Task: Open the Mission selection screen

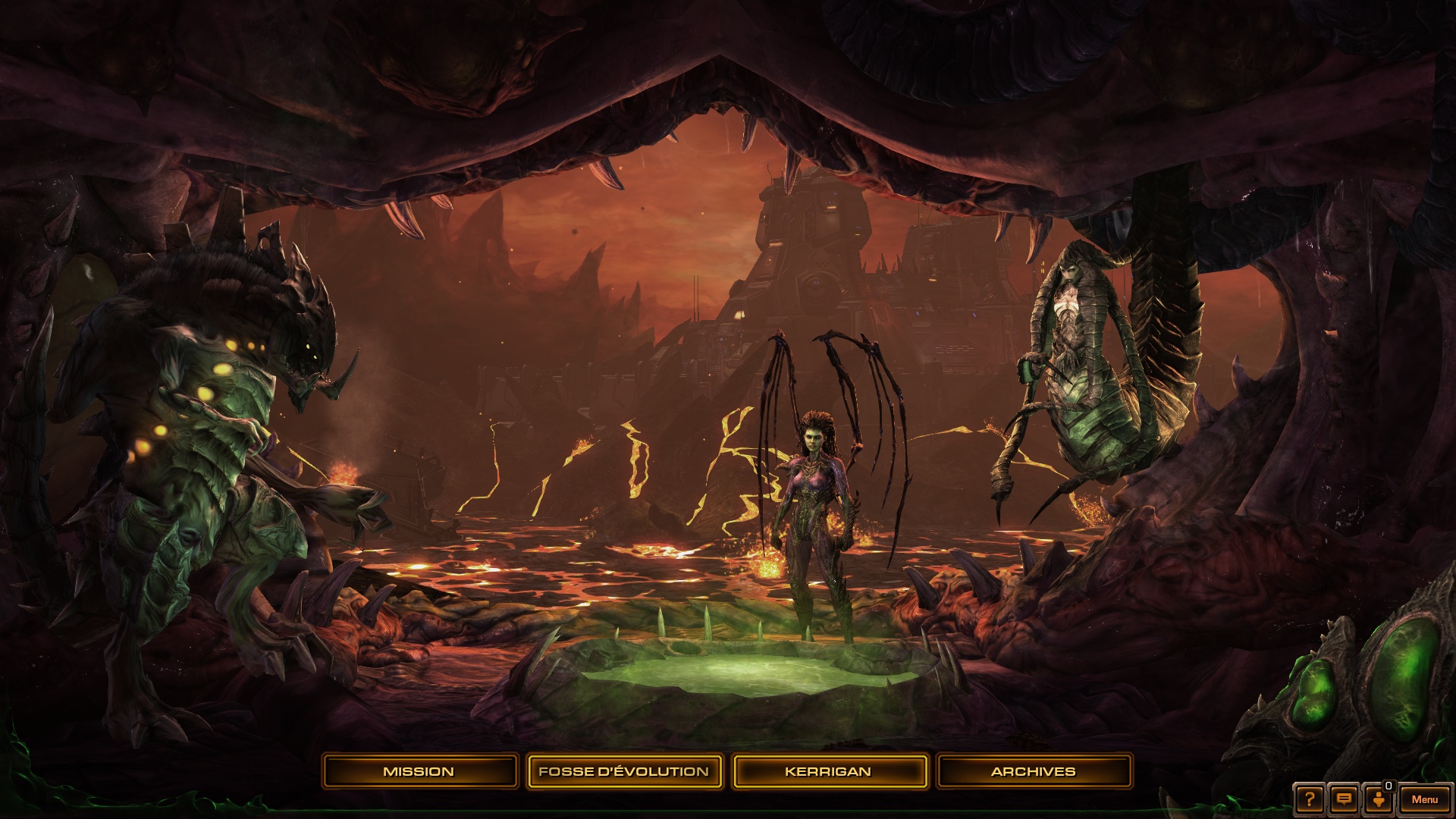Action: click(x=419, y=771)
